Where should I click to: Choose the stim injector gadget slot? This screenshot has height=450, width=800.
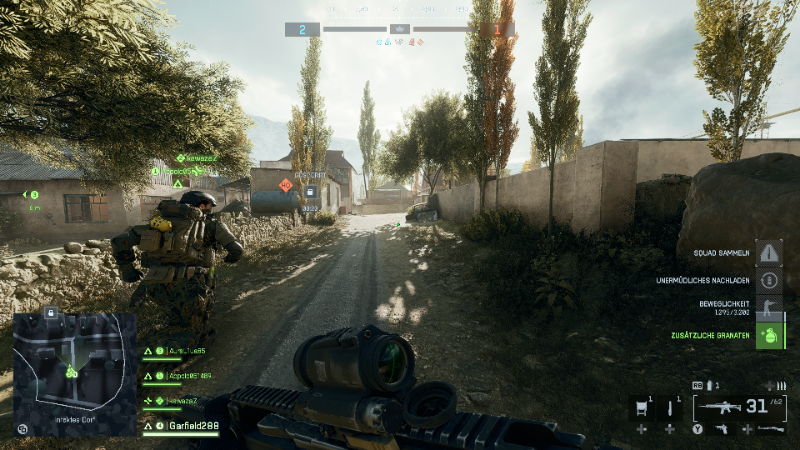click(671, 407)
